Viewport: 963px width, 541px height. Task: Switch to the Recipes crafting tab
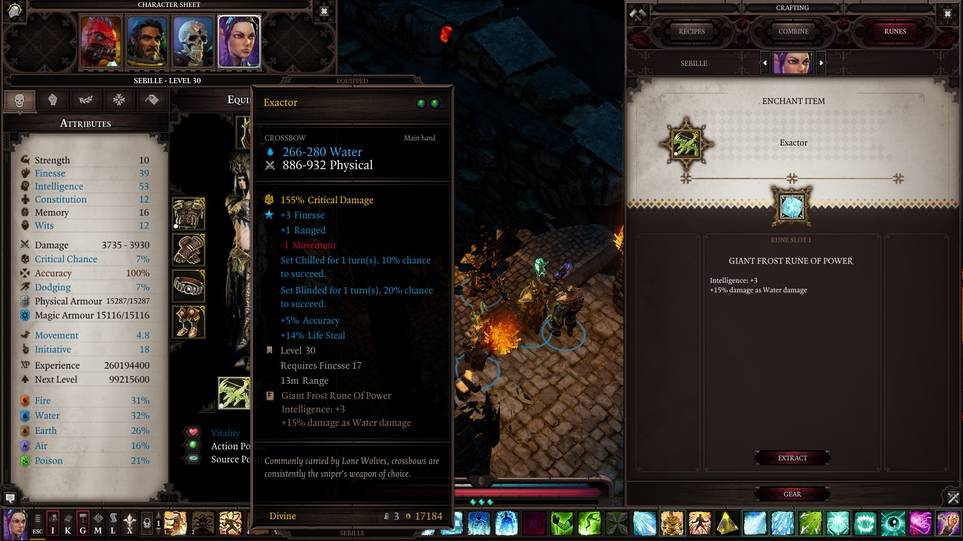tap(692, 31)
